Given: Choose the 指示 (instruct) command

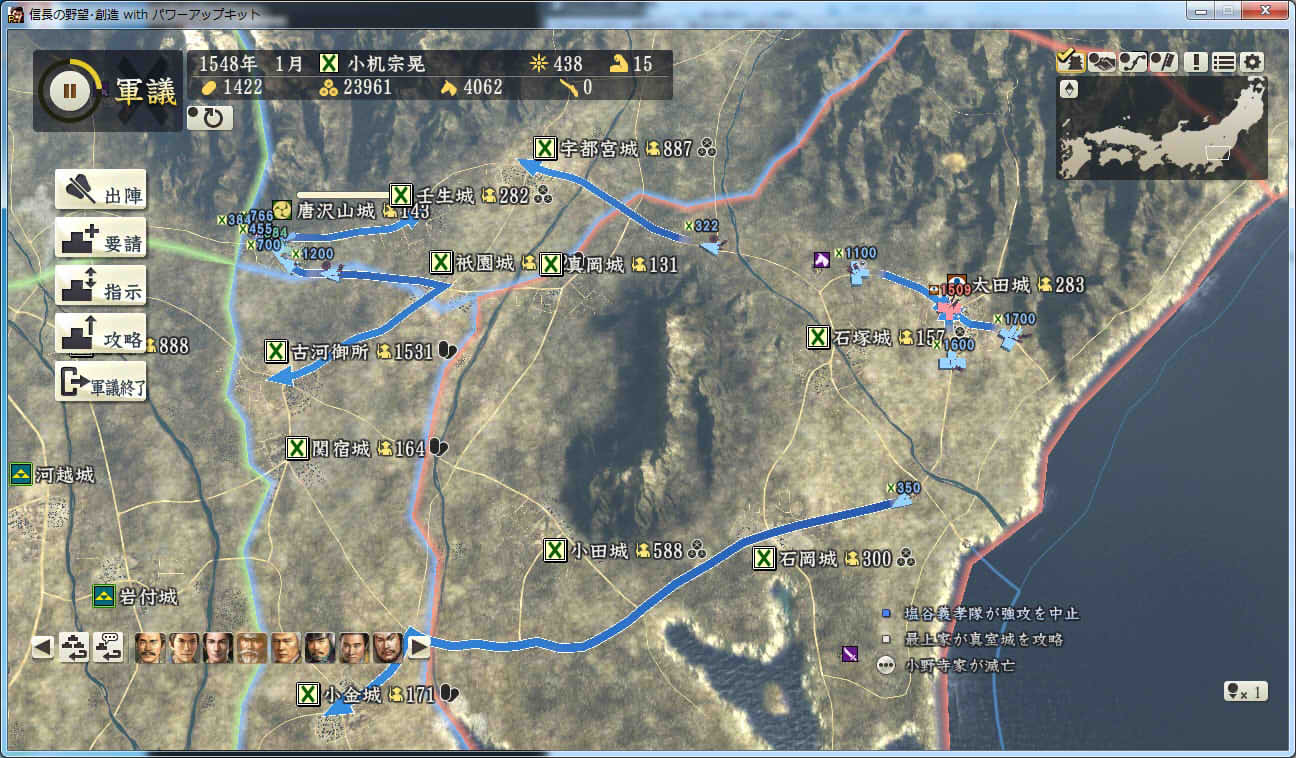Looking at the screenshot, I should 100,287.
